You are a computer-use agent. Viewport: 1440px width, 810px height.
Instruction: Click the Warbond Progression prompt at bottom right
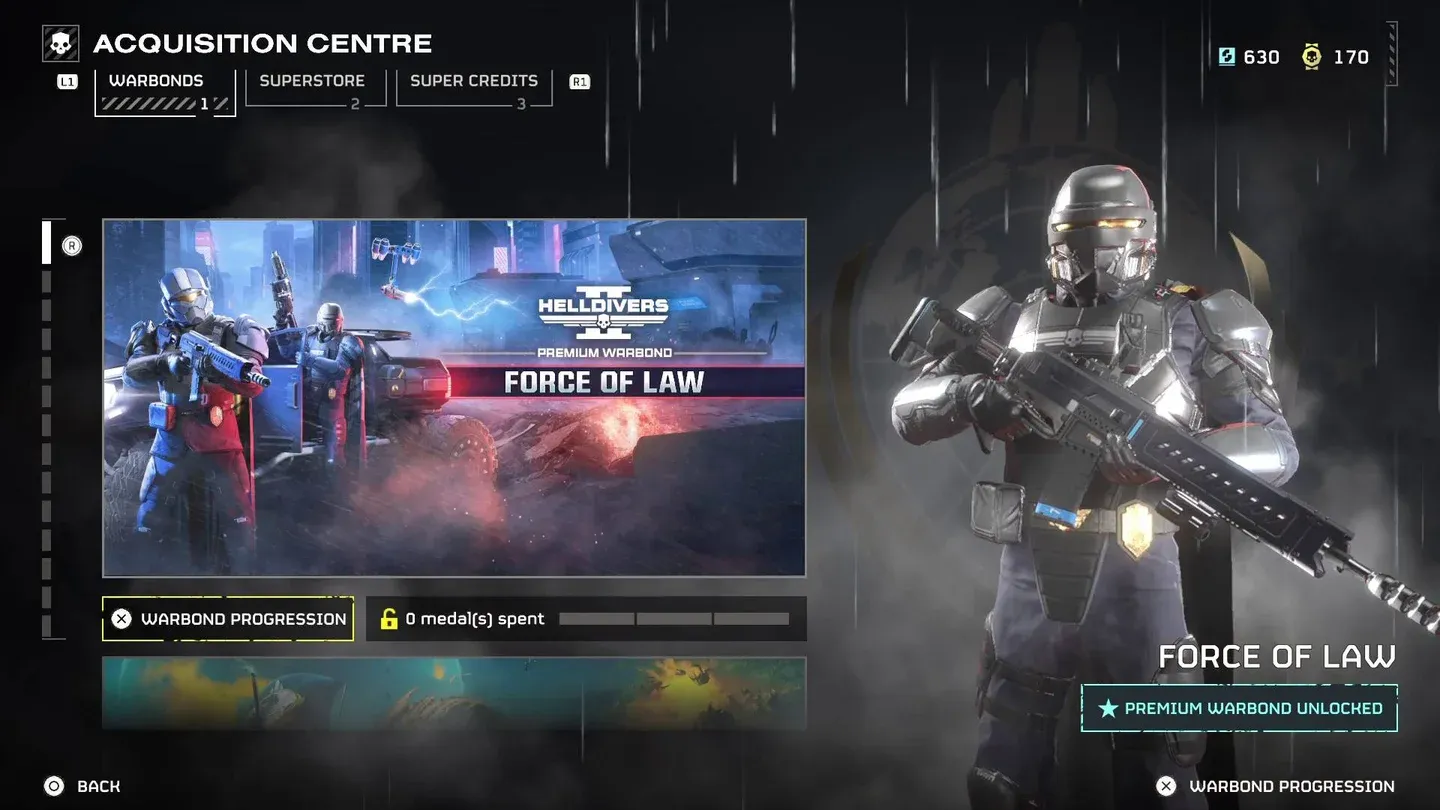(x=1275, y=786)
